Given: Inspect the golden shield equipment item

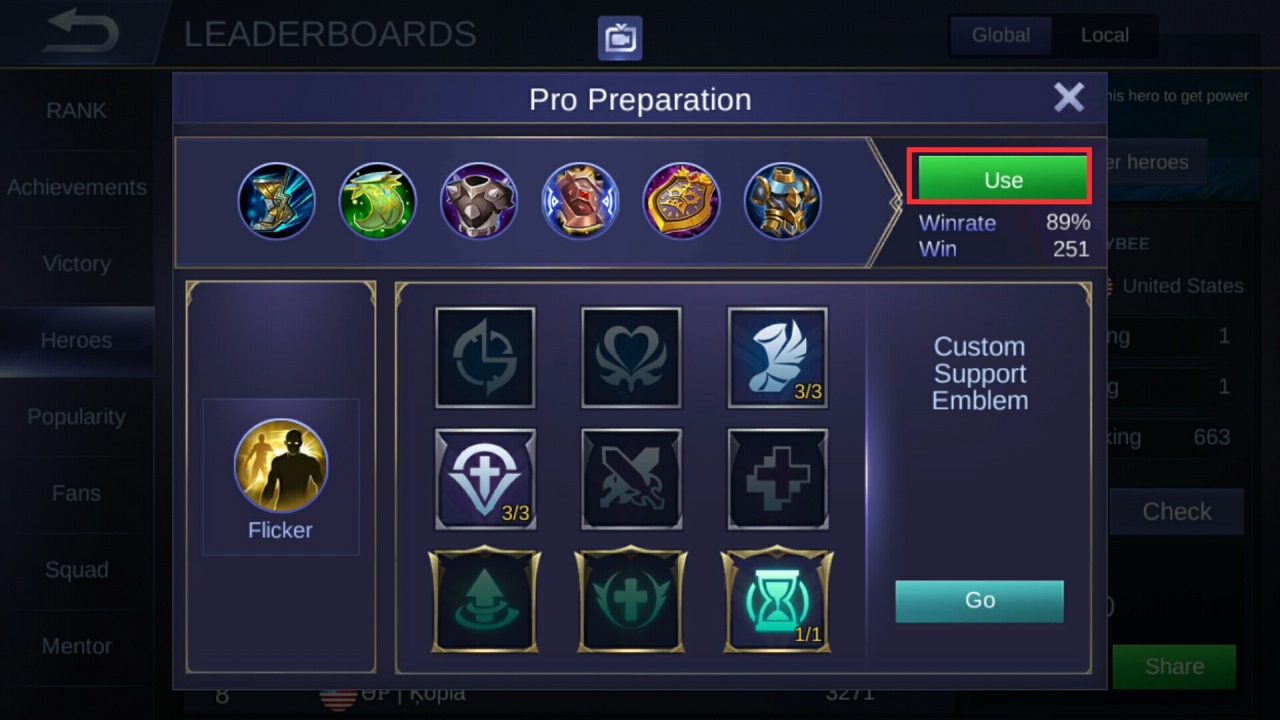Looking at the screenshot, I should click(x=681, y=201).
